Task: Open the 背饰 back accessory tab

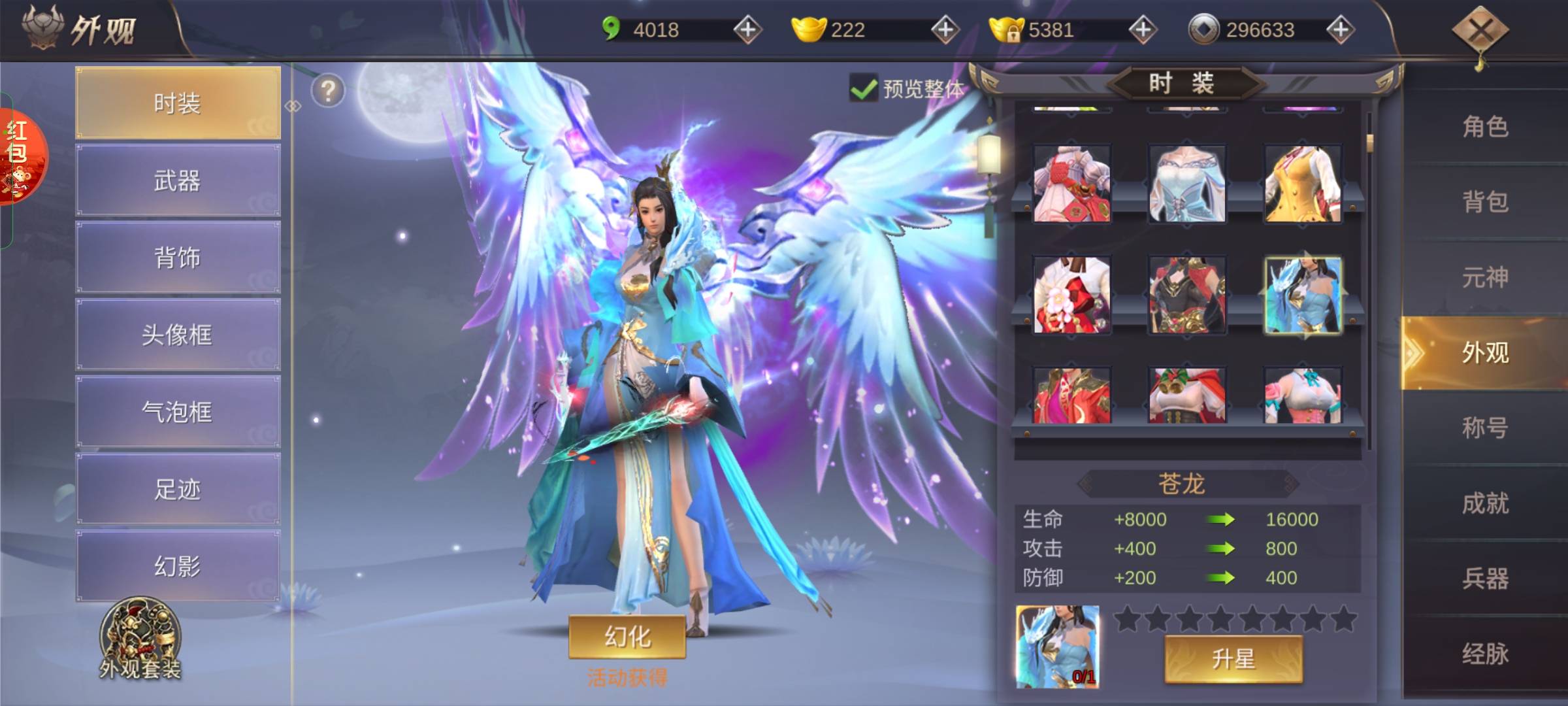Action: 178,258
